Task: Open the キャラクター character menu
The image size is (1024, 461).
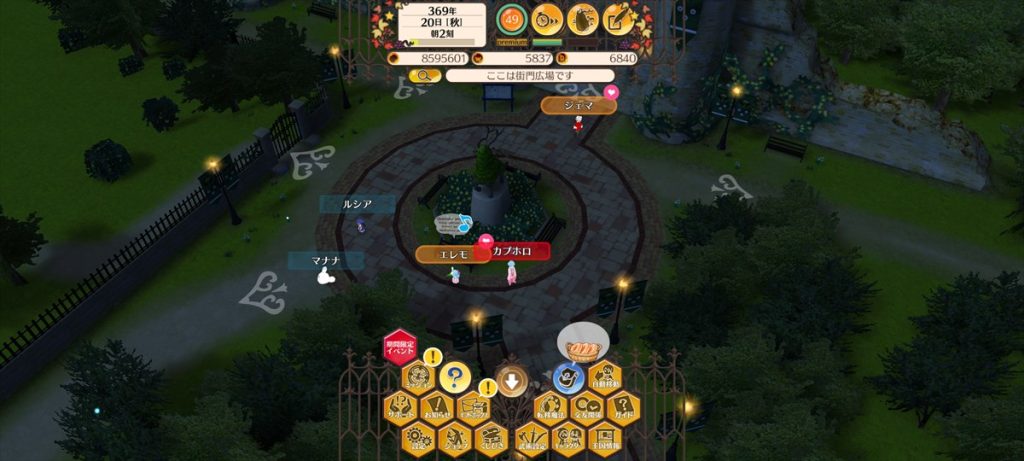Action: [567, 437]
